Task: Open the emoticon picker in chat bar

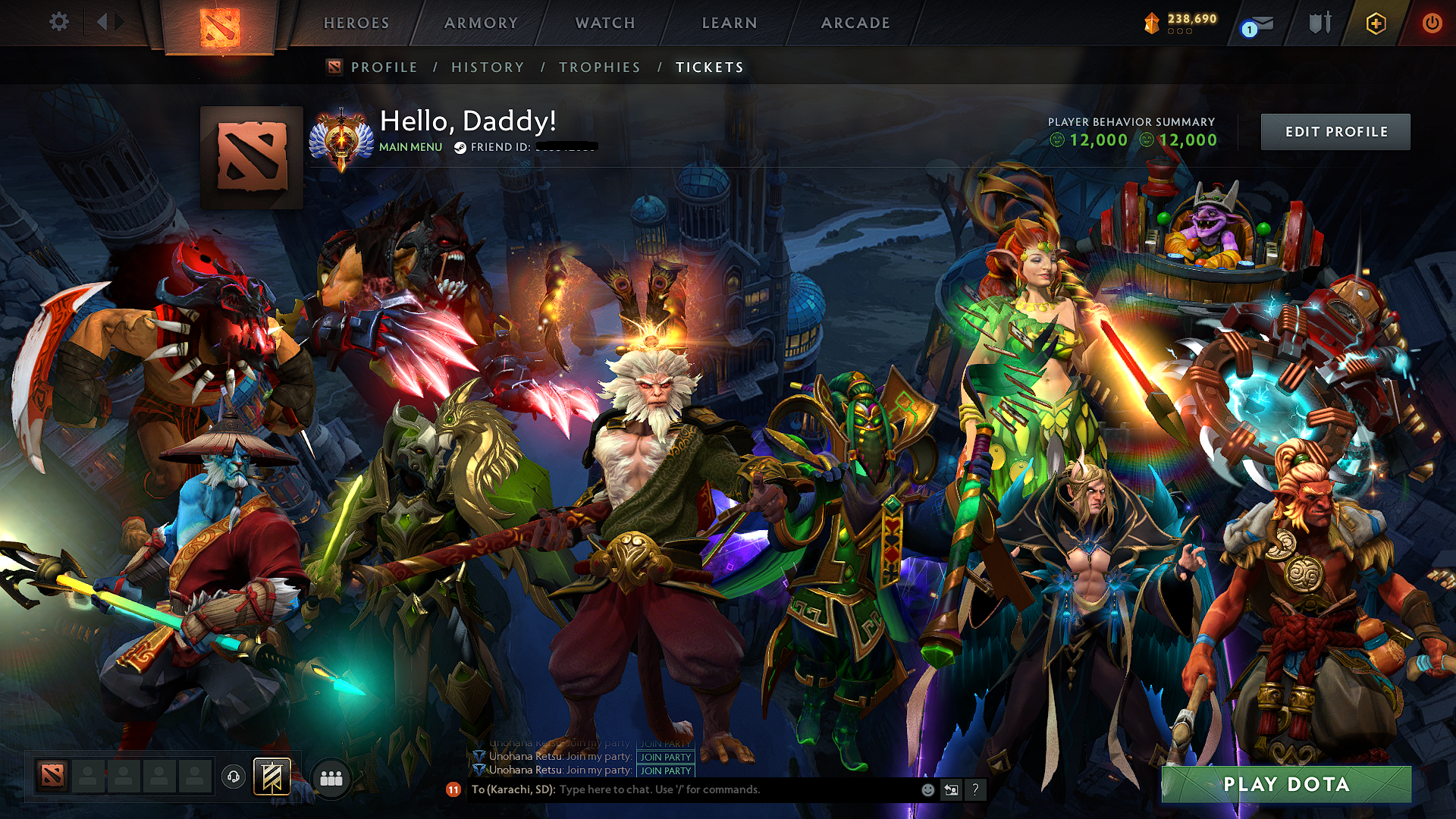Action: 927,790
